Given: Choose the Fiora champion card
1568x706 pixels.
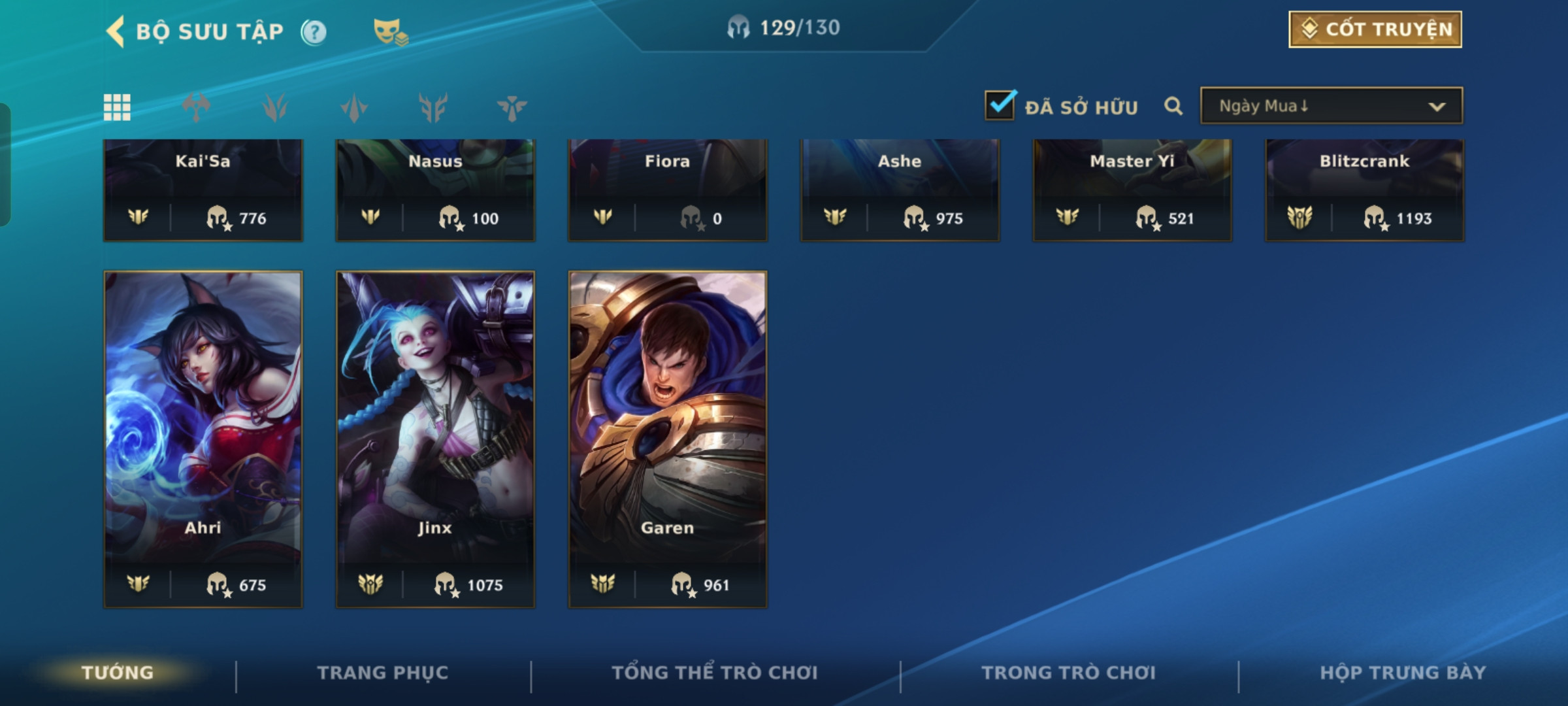Looking at the screenshot, I should (668, 190).
